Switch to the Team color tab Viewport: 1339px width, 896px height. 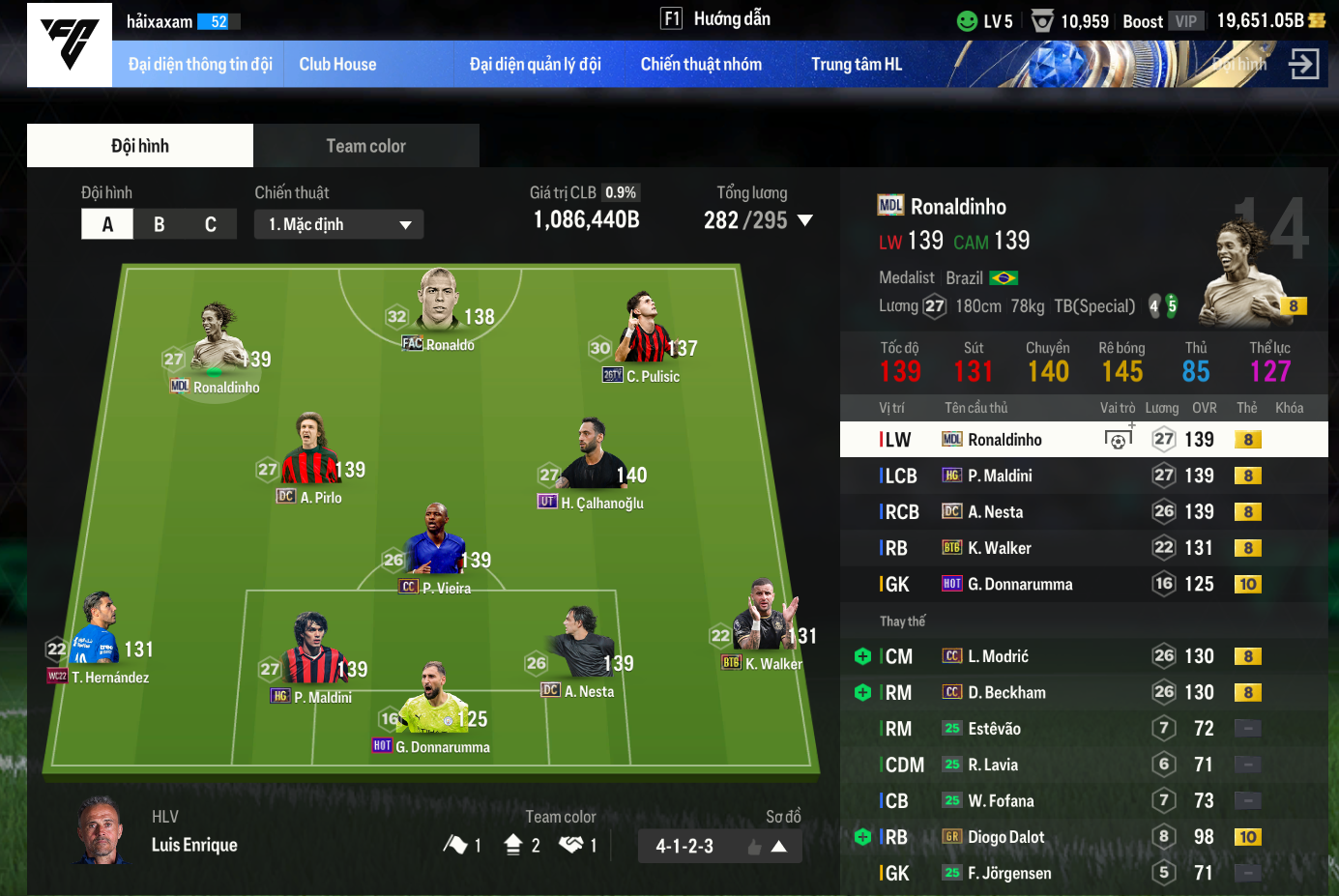tap(365, 146)
